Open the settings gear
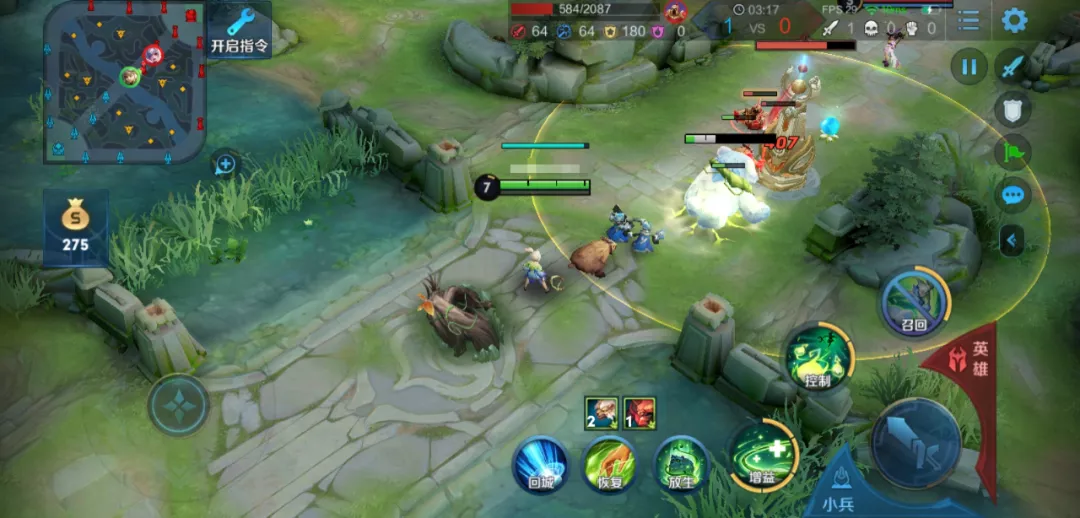This screenshot has height=518, width=1080. coord(1014,20)
